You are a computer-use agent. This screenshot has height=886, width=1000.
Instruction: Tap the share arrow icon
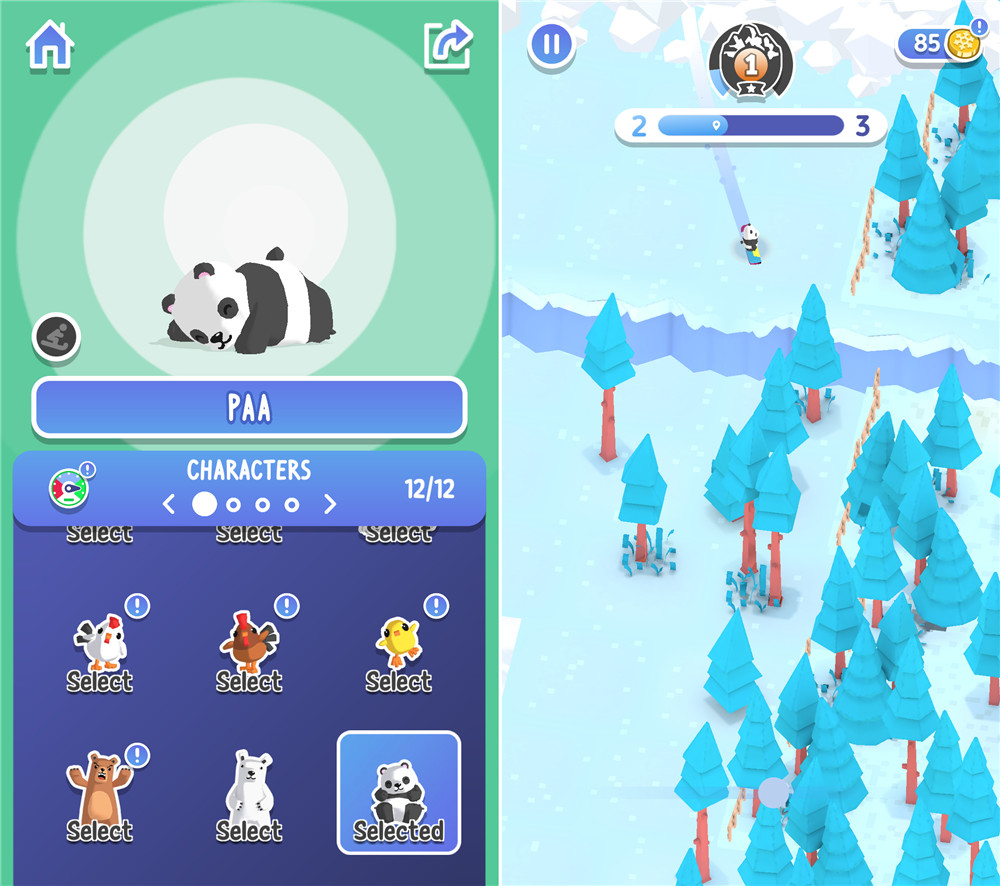pyautogui.click(x=447, y=45)
